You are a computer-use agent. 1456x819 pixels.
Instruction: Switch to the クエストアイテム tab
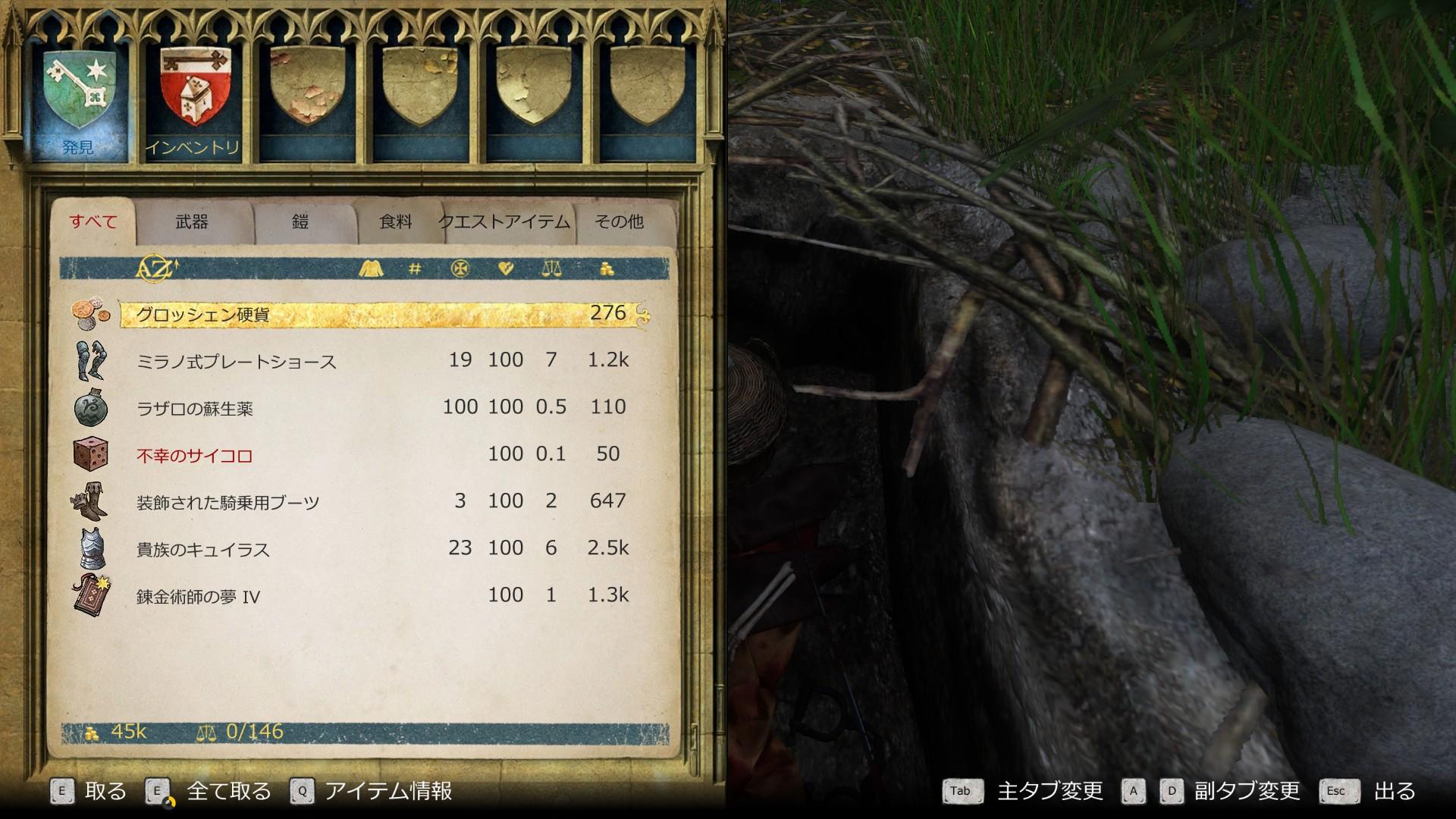(x=504, y=221)
